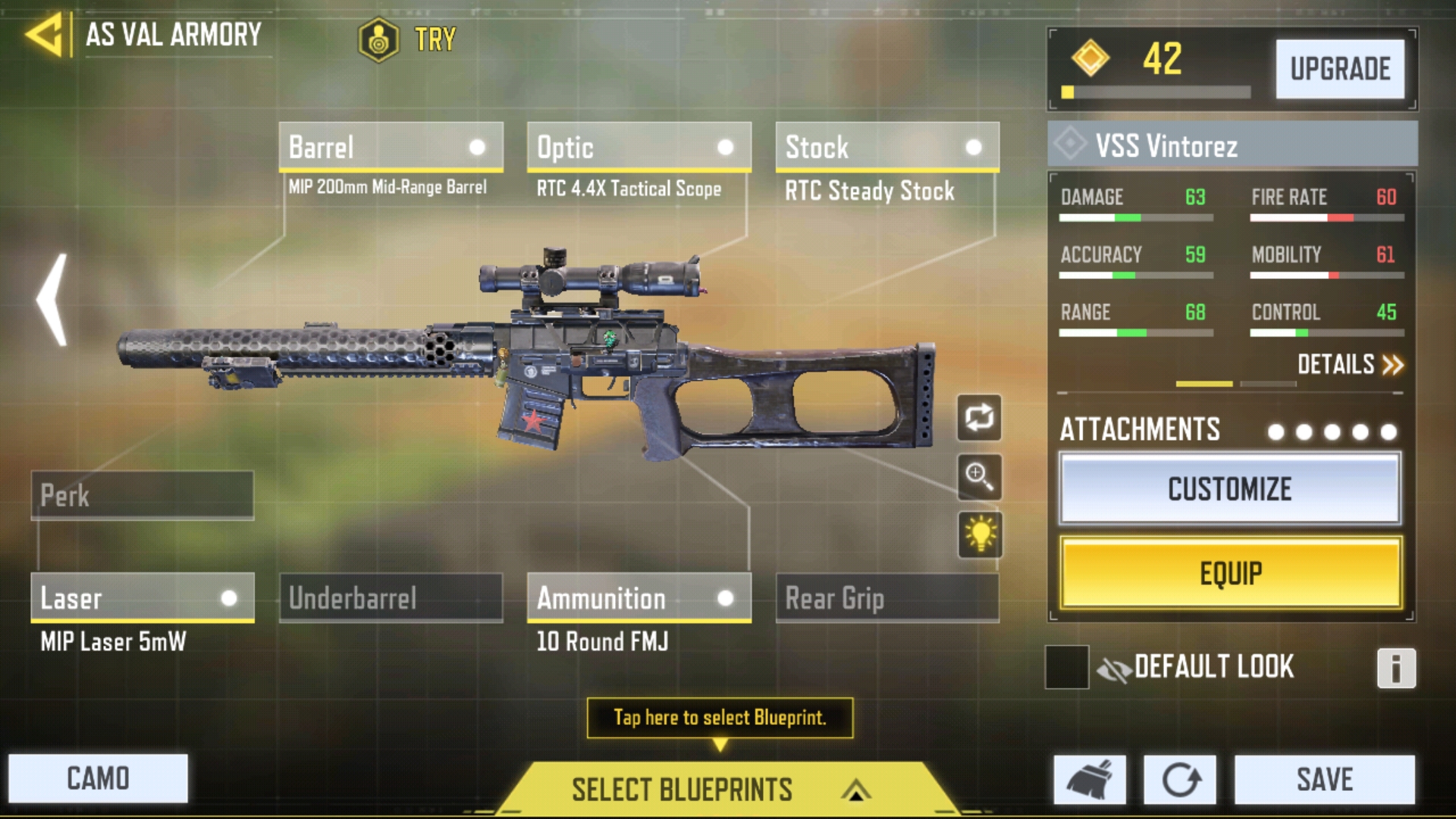
Task: Click the CAMO option in the corner
Action: (x=97, y=777)
